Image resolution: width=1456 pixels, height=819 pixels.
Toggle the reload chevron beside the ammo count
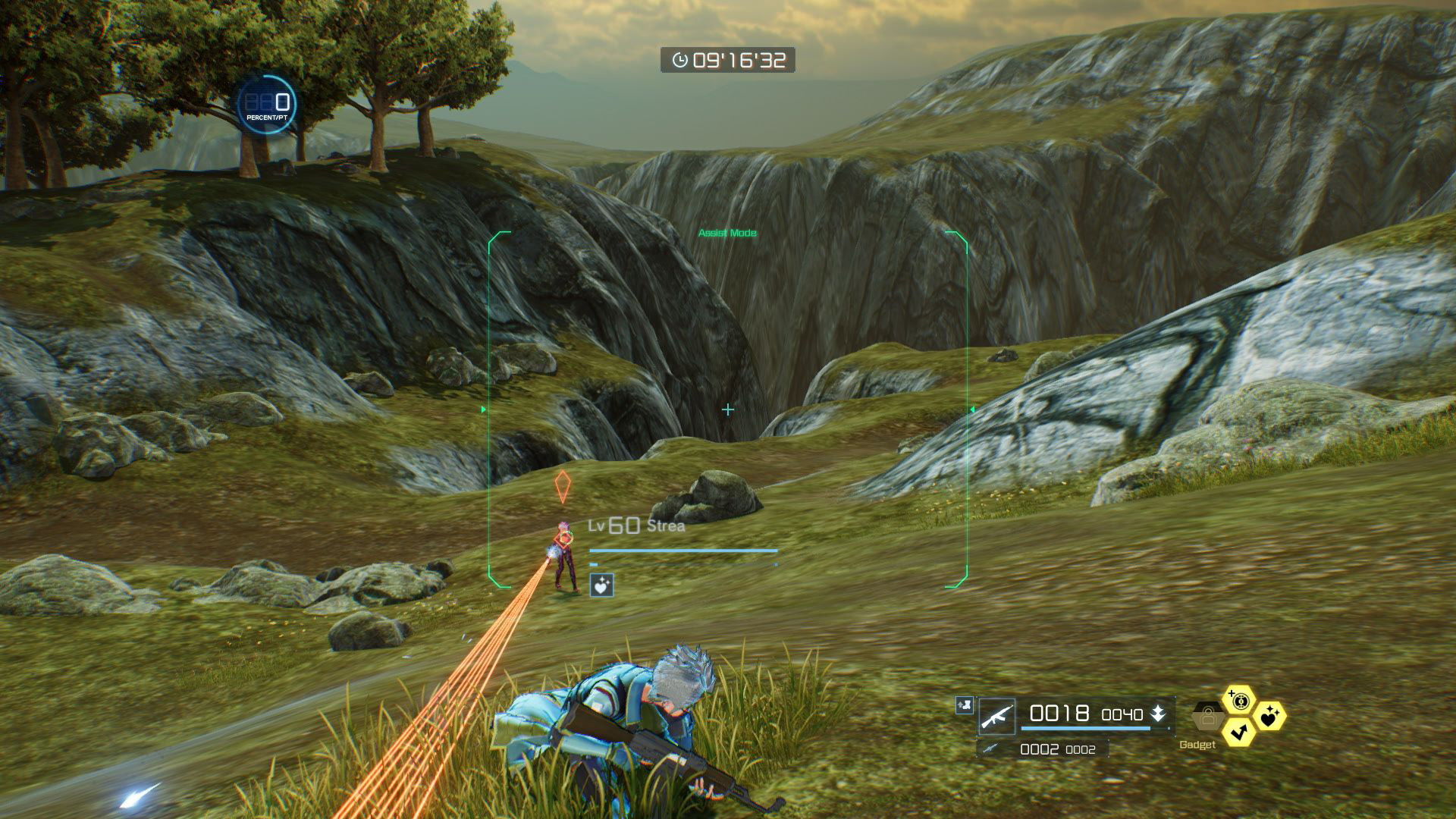coord(1159,714)
